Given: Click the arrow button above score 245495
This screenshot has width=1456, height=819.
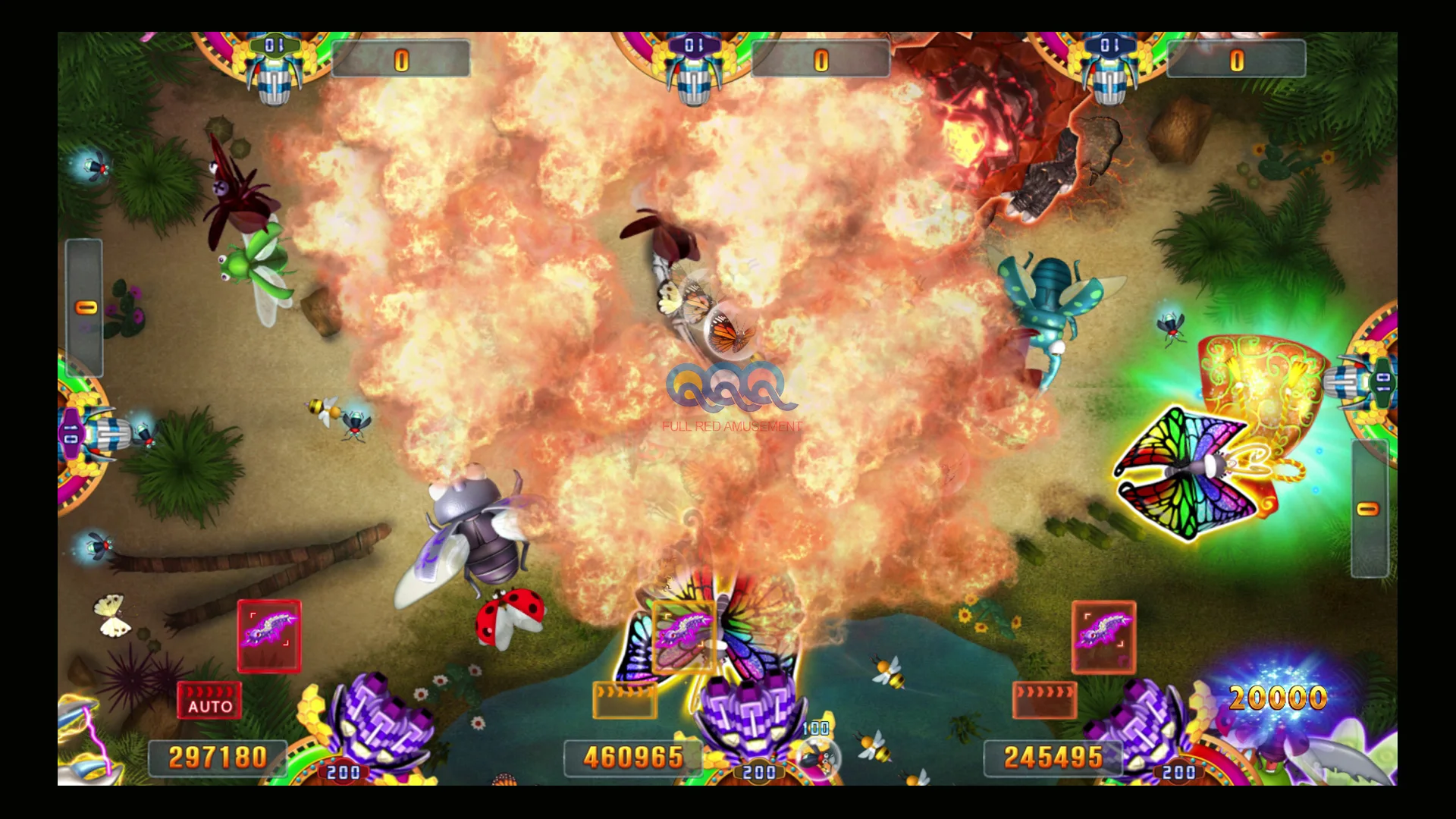Looking at the screenshot, I should 1044,700.
